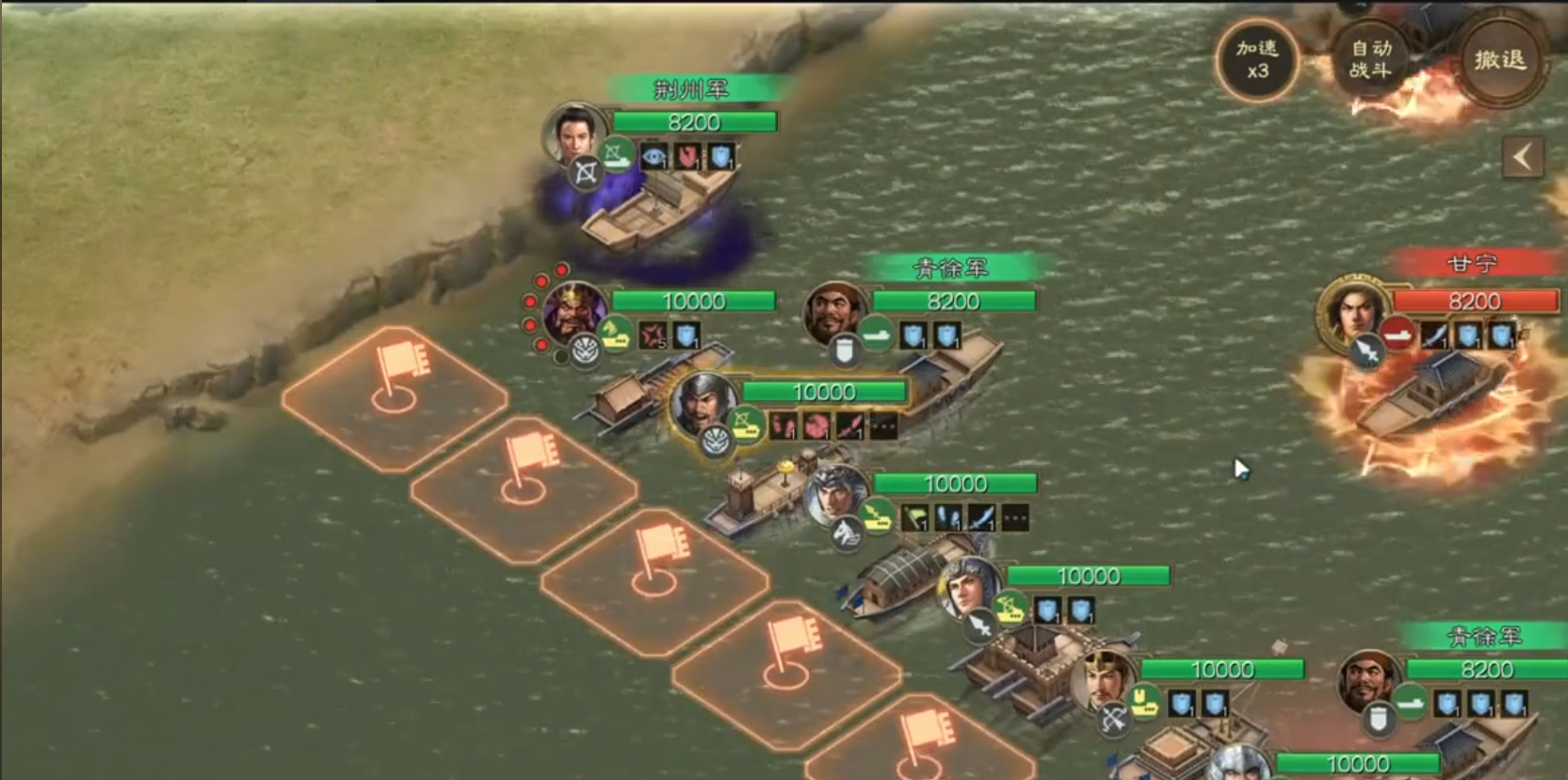Expand the side panel arrow
The image size is (1568, 780).
pos(1522,157)
